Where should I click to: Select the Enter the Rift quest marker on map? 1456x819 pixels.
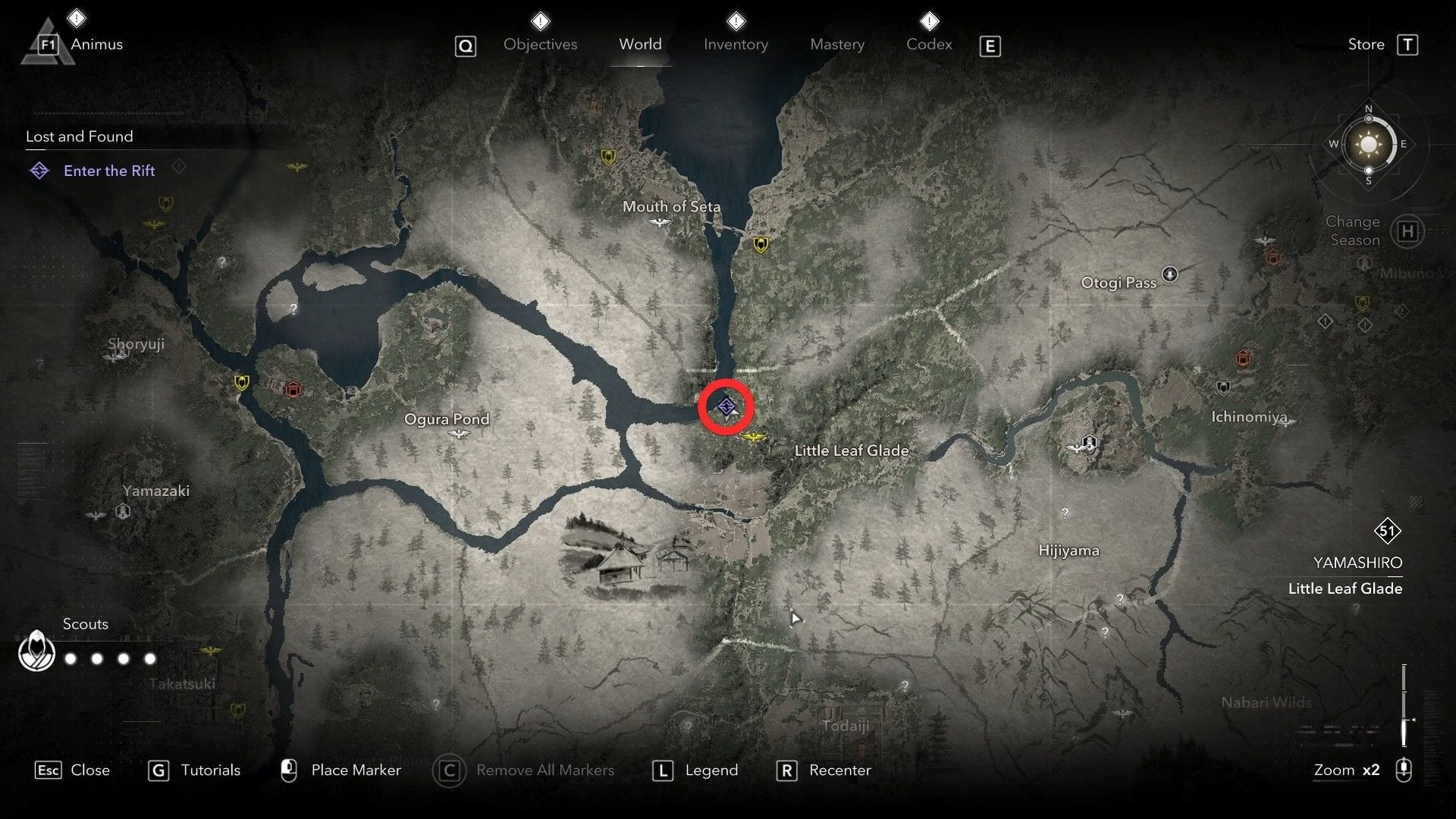[x=726, y=406]
